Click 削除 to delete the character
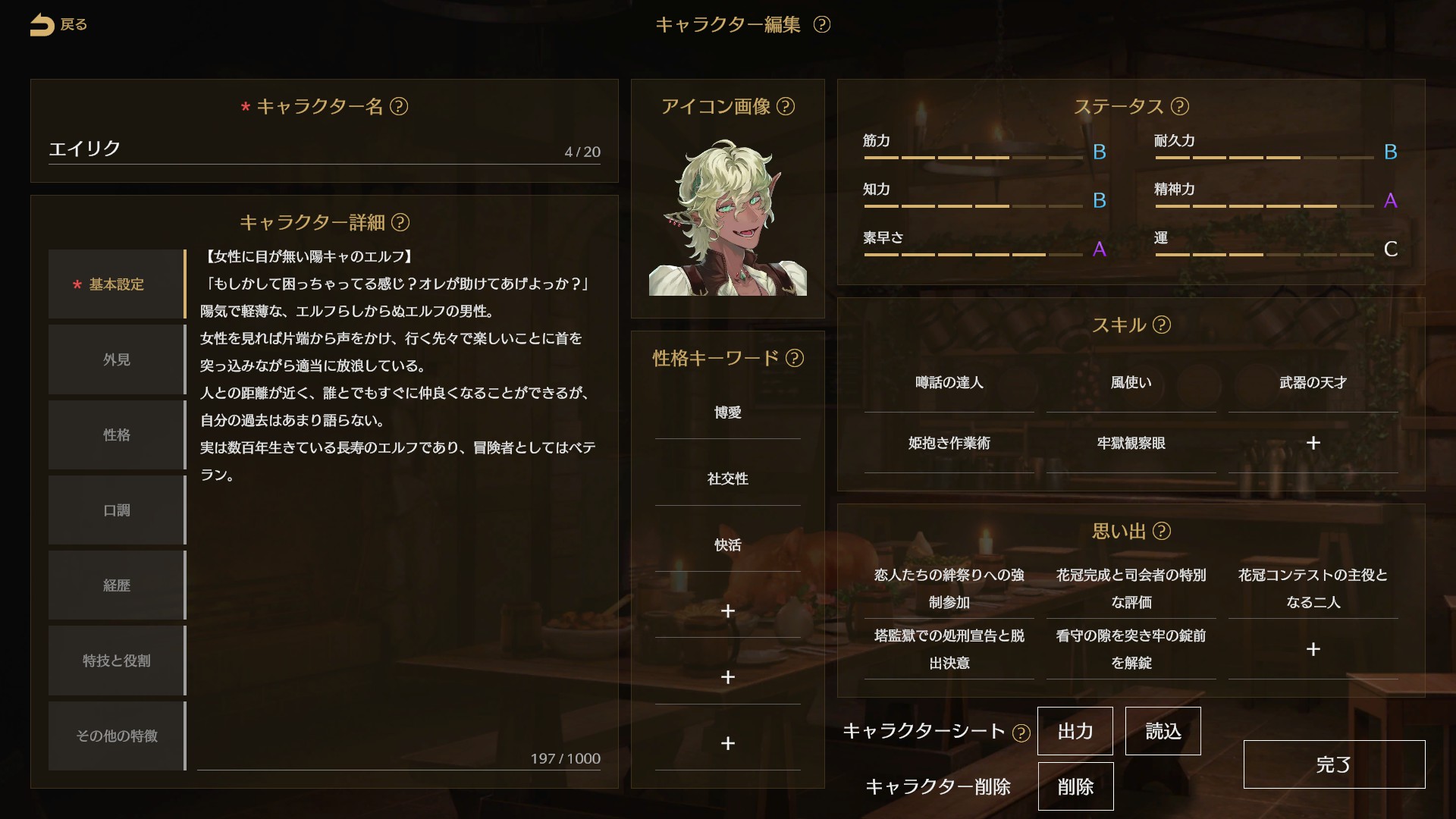Viewport: 1456px width, 819px height. click(1075, 786)
